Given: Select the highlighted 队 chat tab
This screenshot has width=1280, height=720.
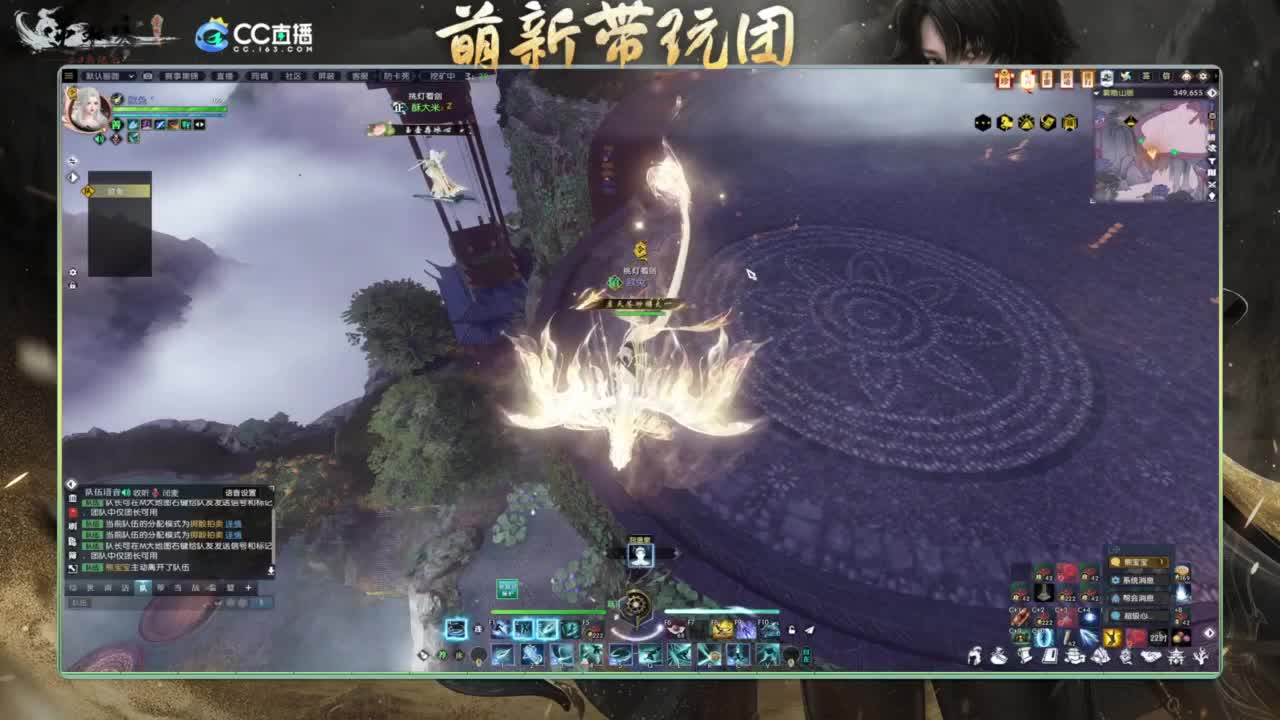Looking at the screenshot, I should click(x=142, y=587).
